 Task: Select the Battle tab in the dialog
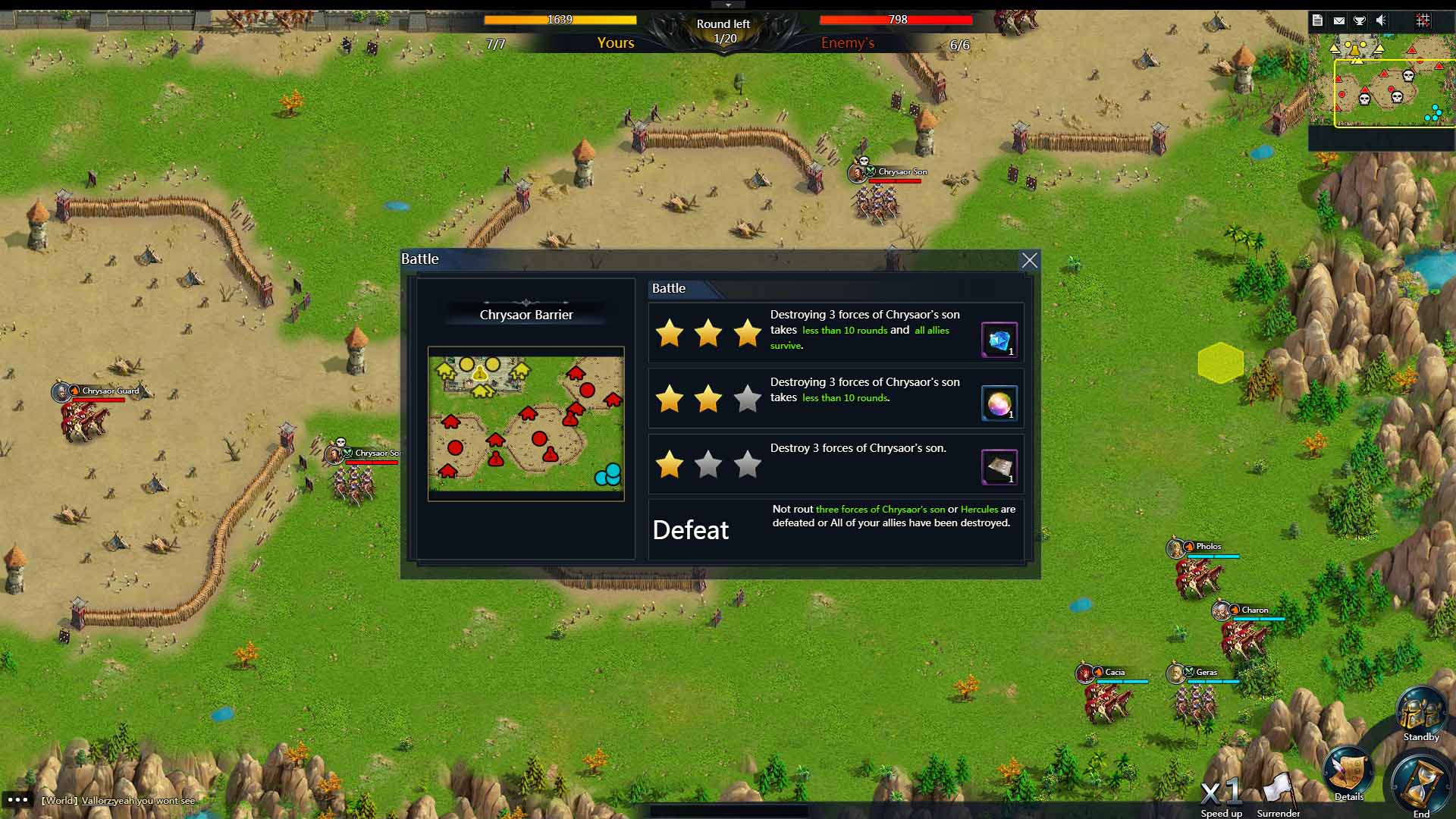coord(669,288)
